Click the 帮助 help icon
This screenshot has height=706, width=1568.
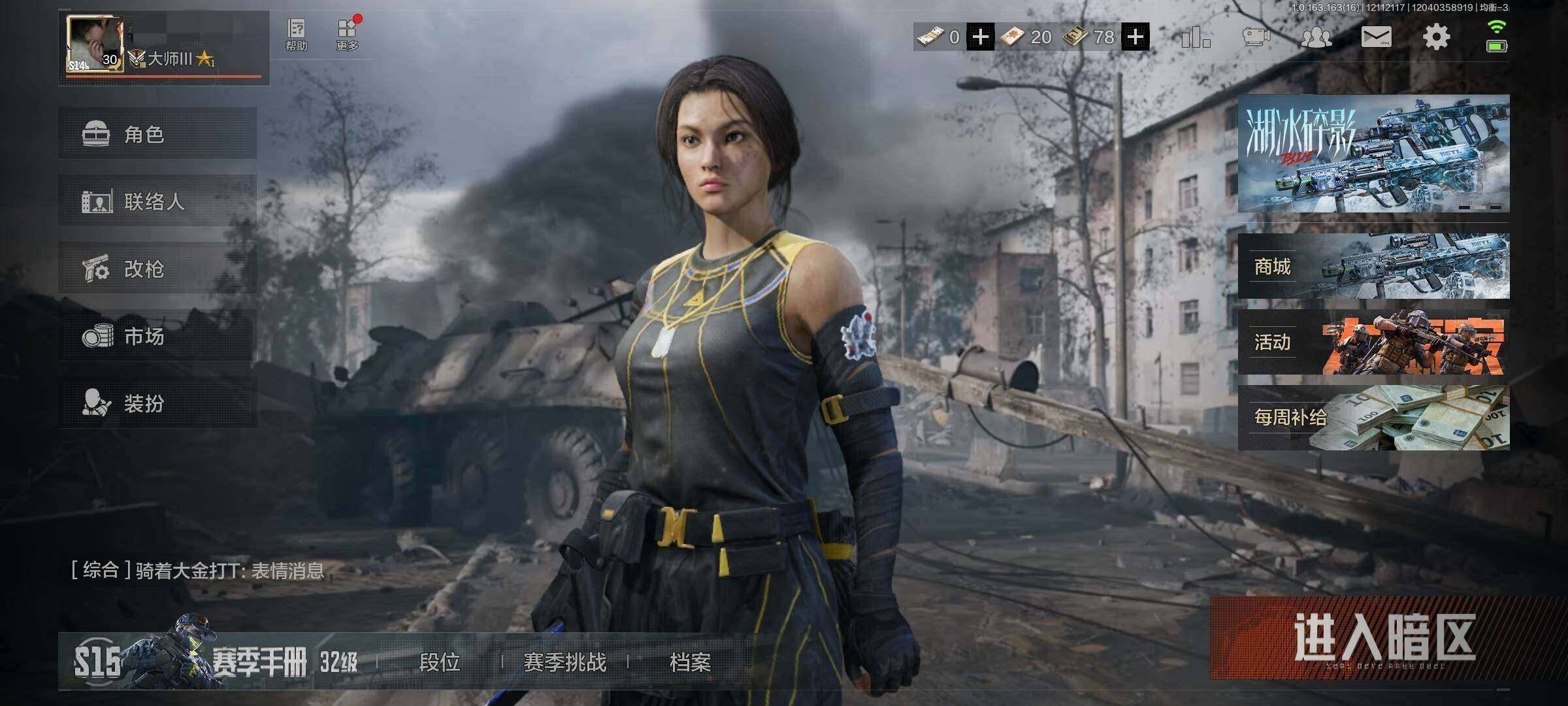click(x=296, y=35)
